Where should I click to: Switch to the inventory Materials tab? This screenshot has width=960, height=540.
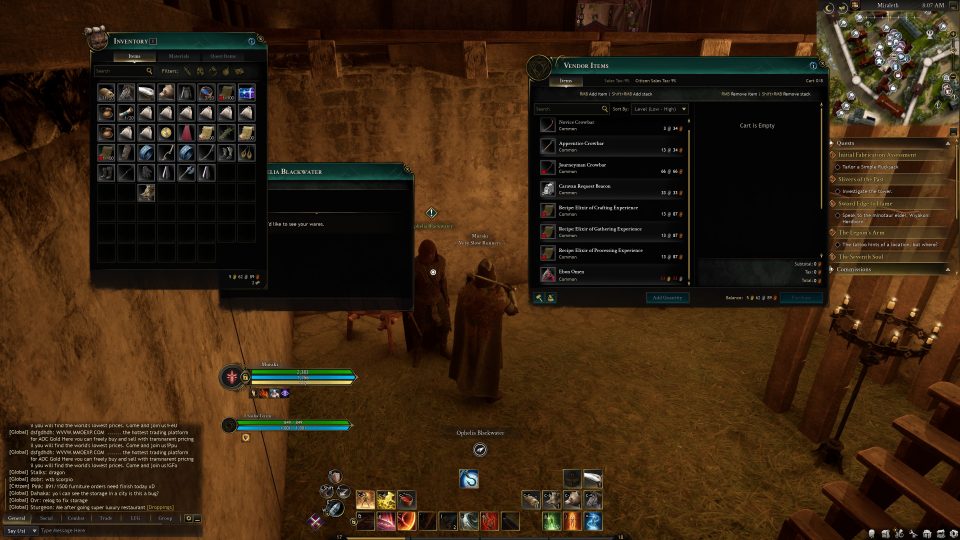(x=179, y=56)
